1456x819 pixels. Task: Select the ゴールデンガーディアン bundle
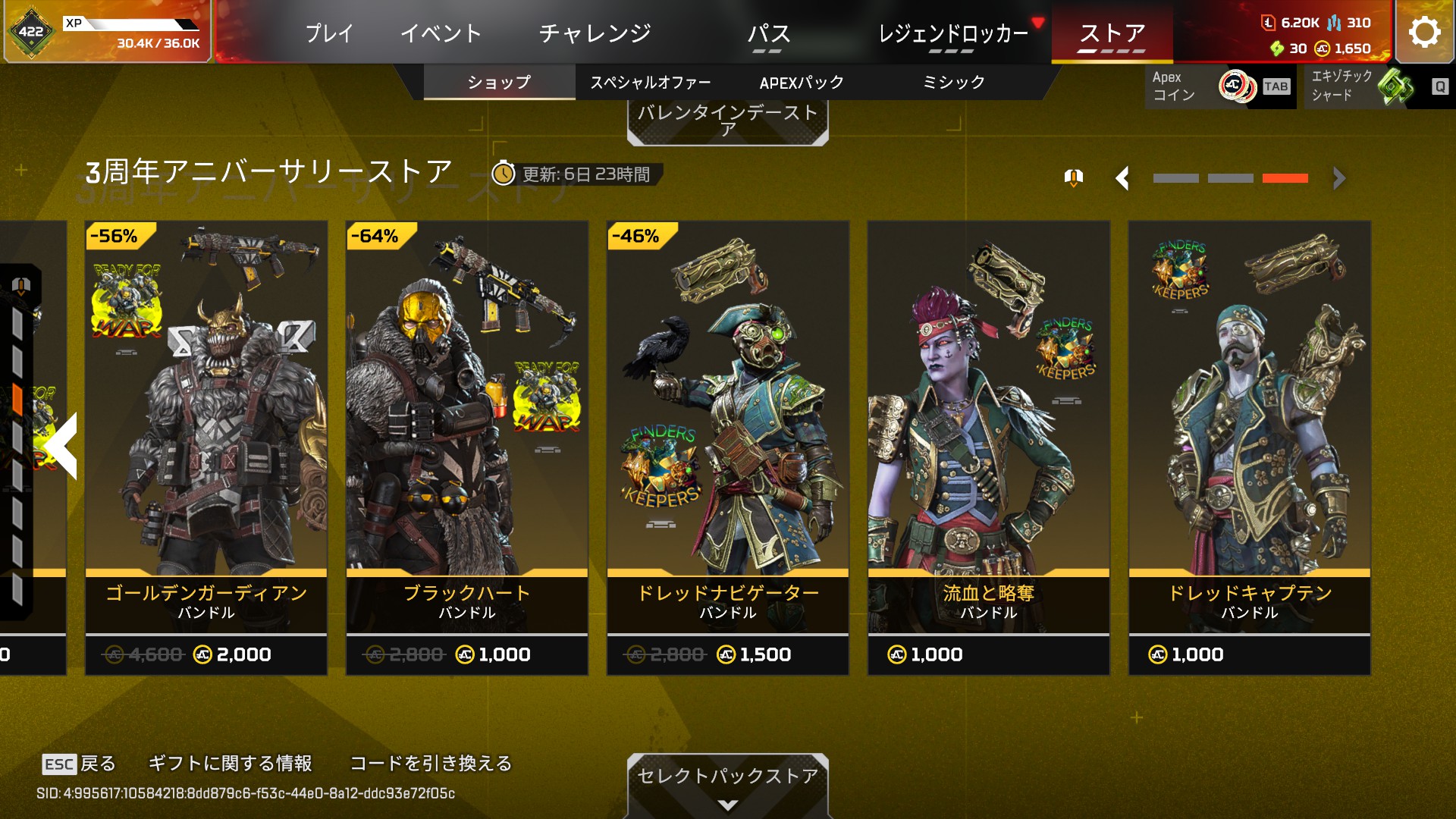click(x=206, y=447)
